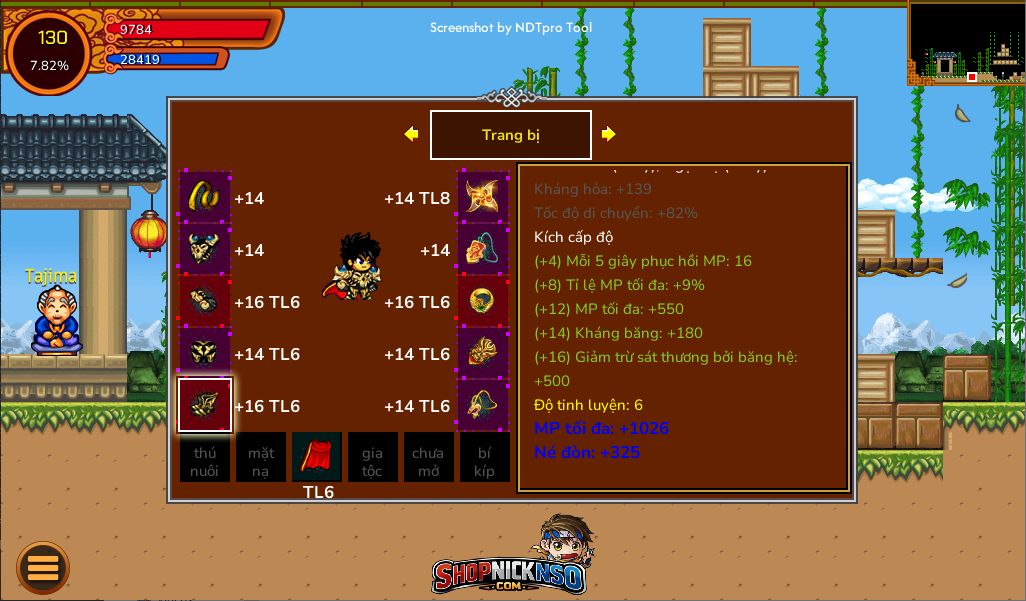1026x601 pixels.
Task: Select the golden glove equipment slot
Action: [205, 301]
